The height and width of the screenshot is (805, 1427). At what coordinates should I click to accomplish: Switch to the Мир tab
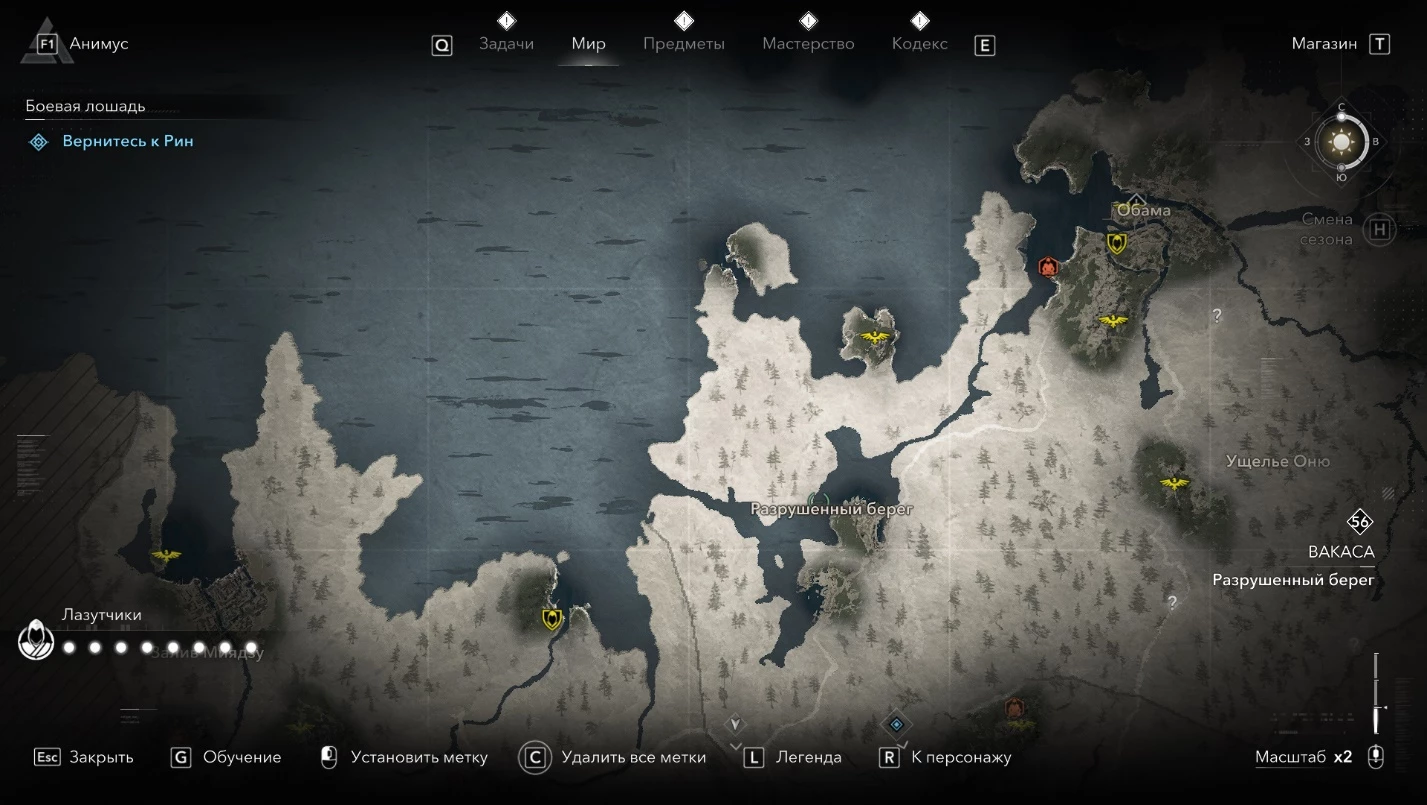pos(589,44)
